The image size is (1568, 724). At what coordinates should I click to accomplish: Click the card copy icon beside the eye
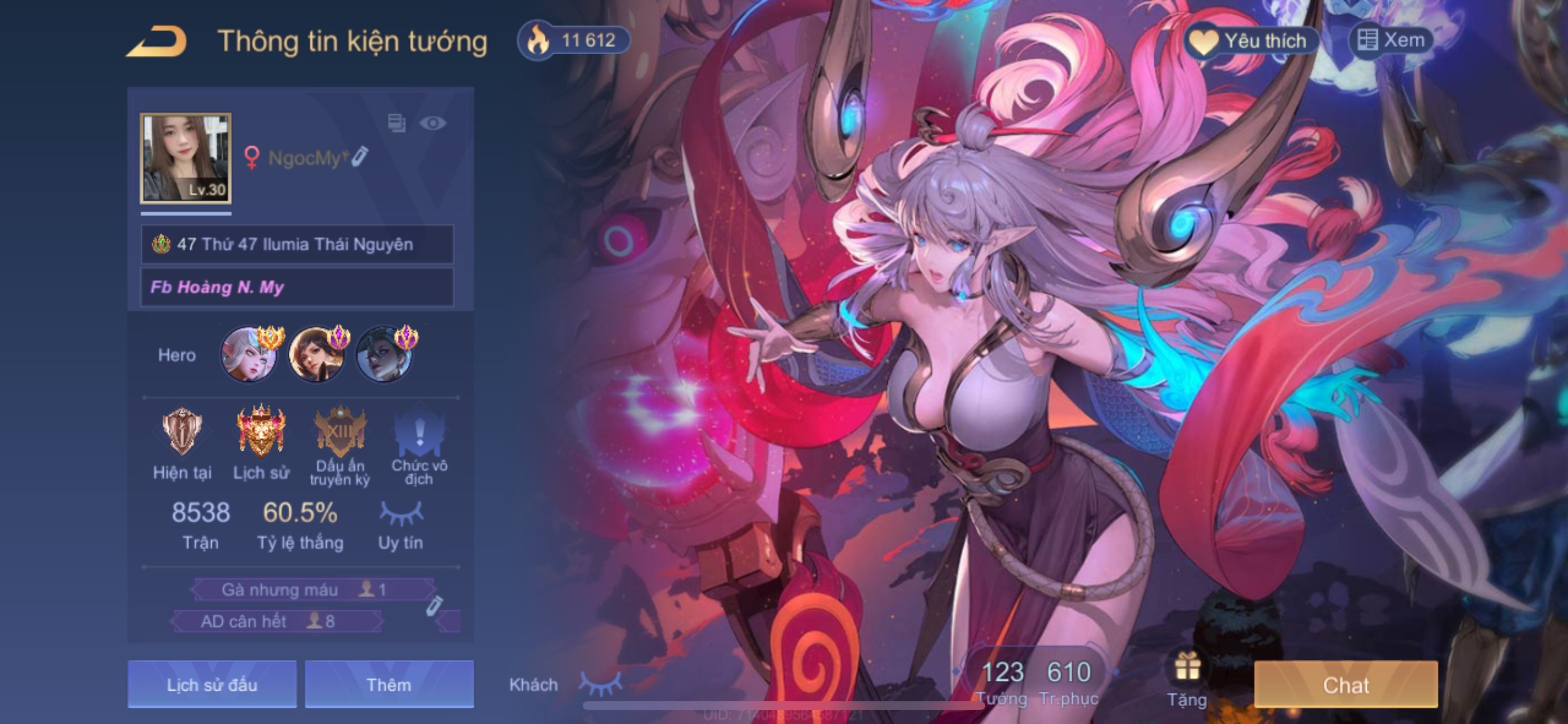[397, 124]
